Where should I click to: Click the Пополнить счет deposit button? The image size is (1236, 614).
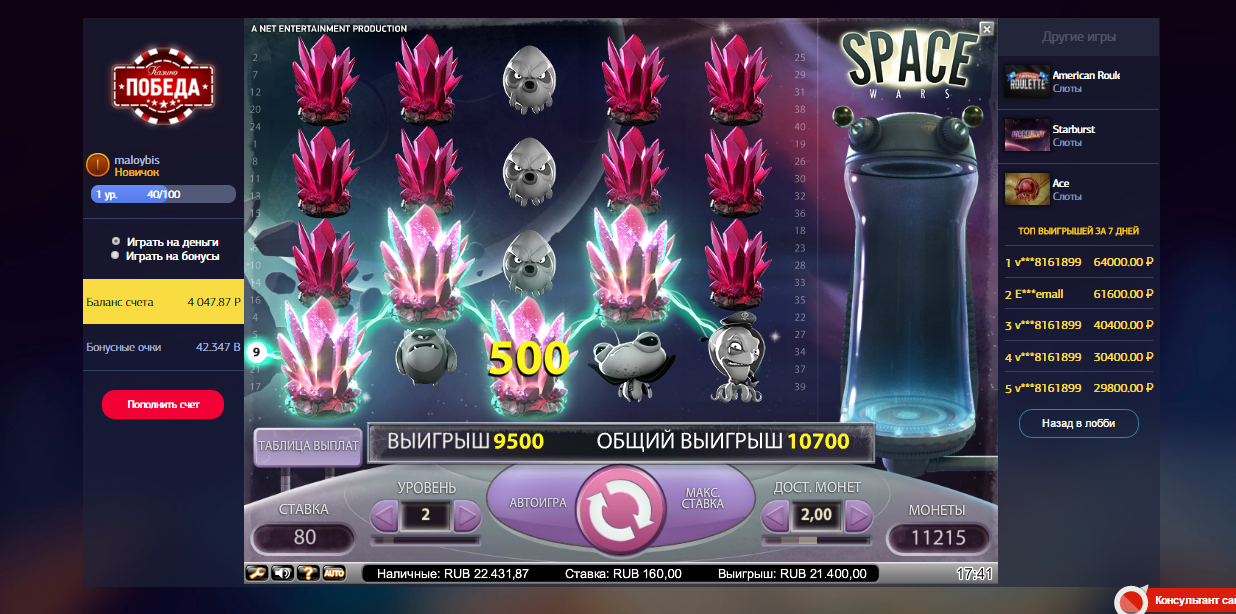click(163, 405)
